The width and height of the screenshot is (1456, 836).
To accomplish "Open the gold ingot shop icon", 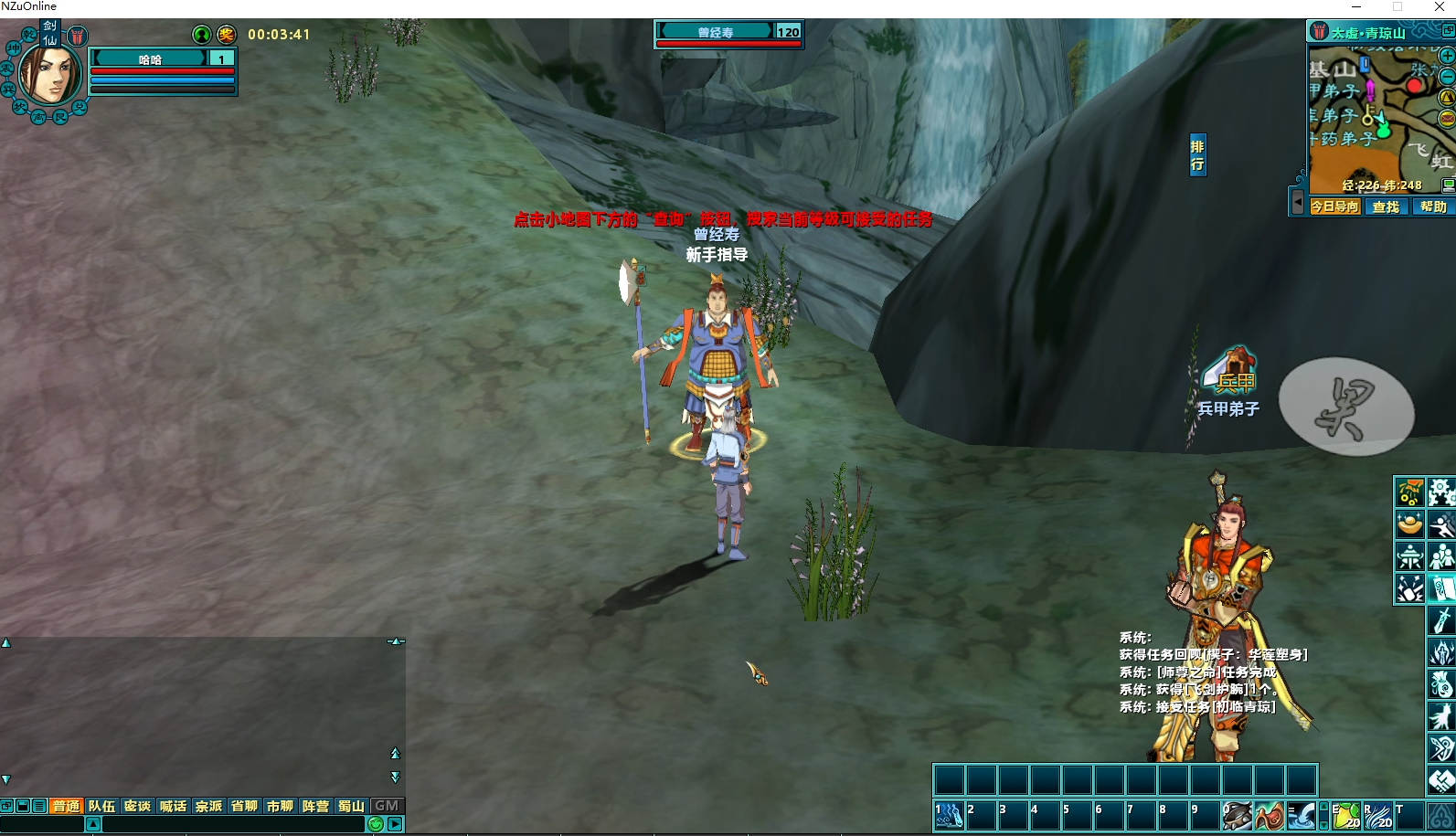I will (x=1409, y=524).
